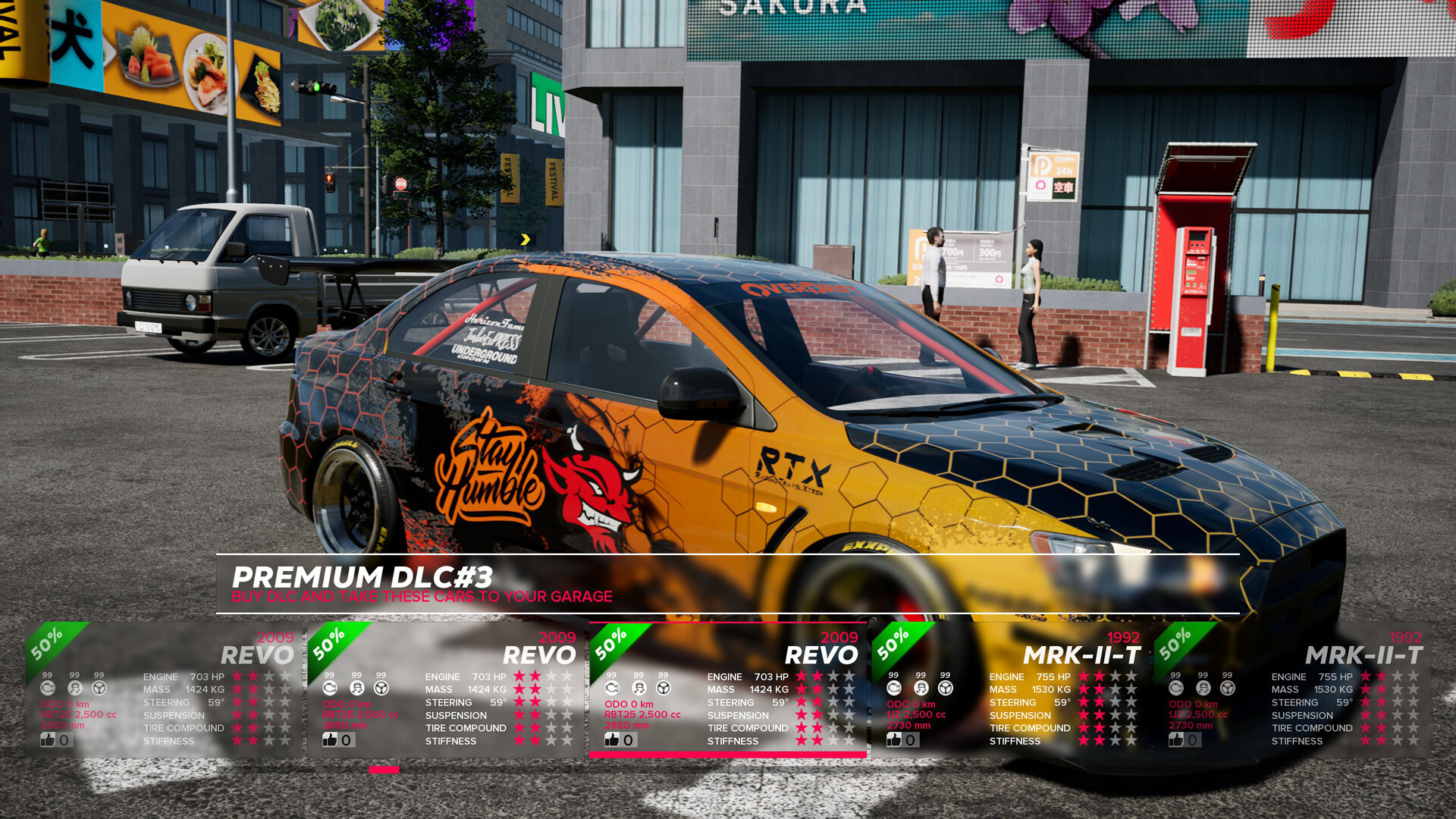Toggle the thumbs-up like on the first MRK-II-T card

pos(893,739)
